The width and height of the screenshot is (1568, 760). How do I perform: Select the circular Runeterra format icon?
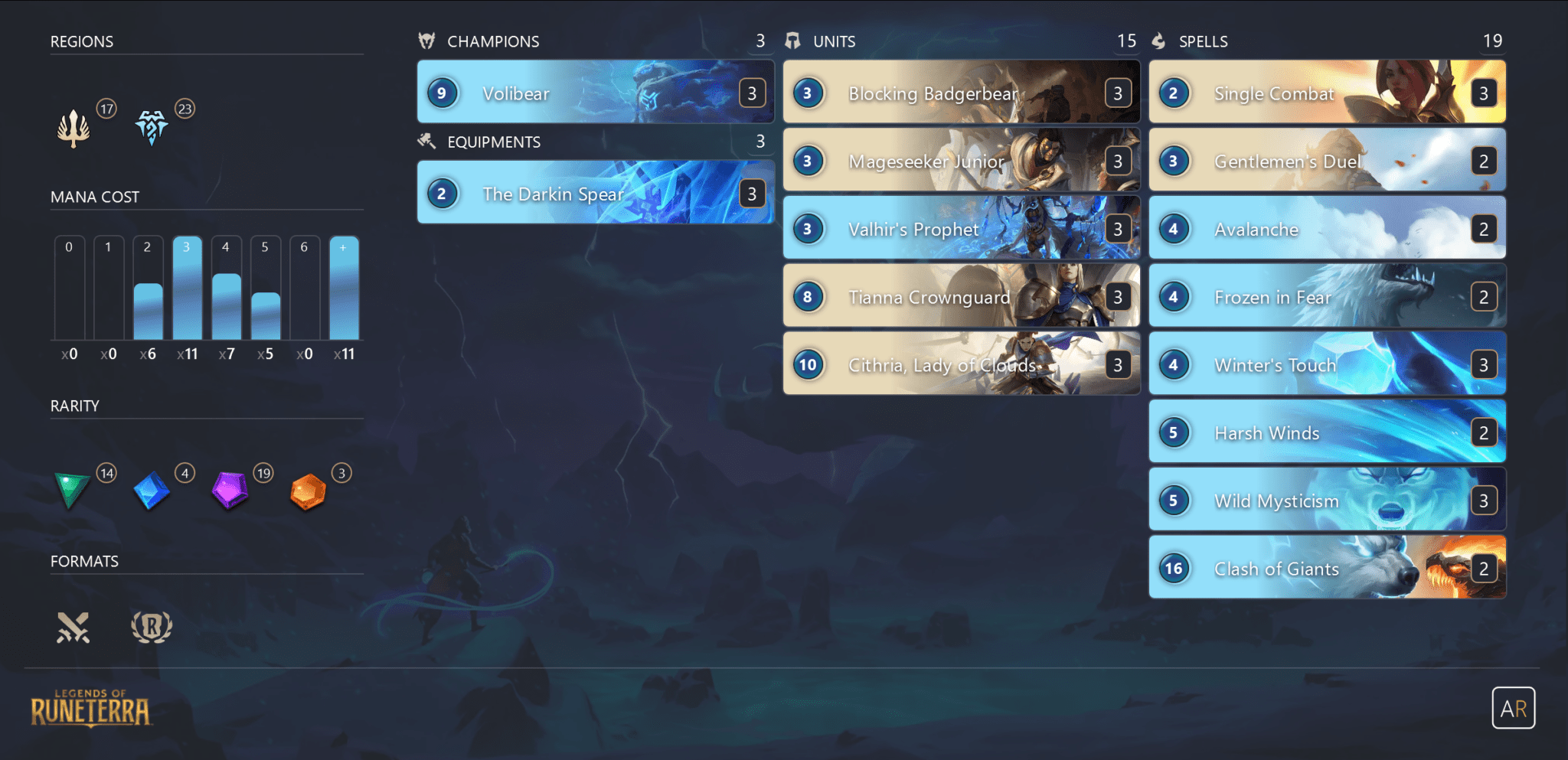pyautogui.click(x=152, y=626)
